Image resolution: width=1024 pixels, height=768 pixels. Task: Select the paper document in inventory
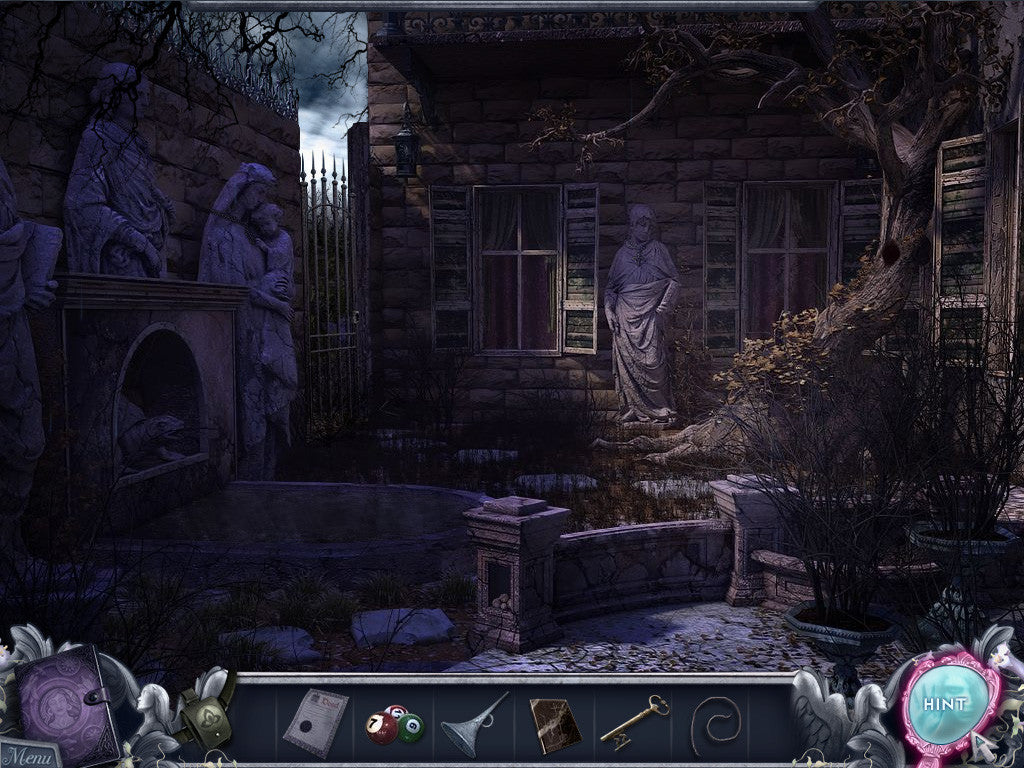(316, 721)
